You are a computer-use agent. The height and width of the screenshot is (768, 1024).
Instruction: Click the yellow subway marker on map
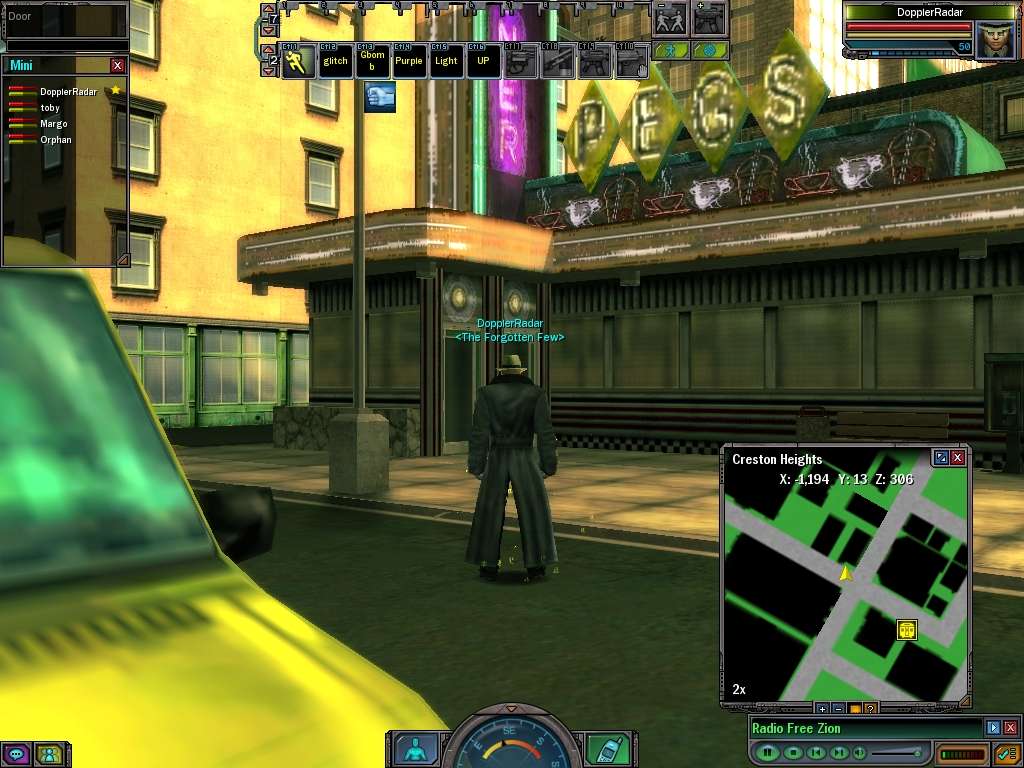pos(907,629)
